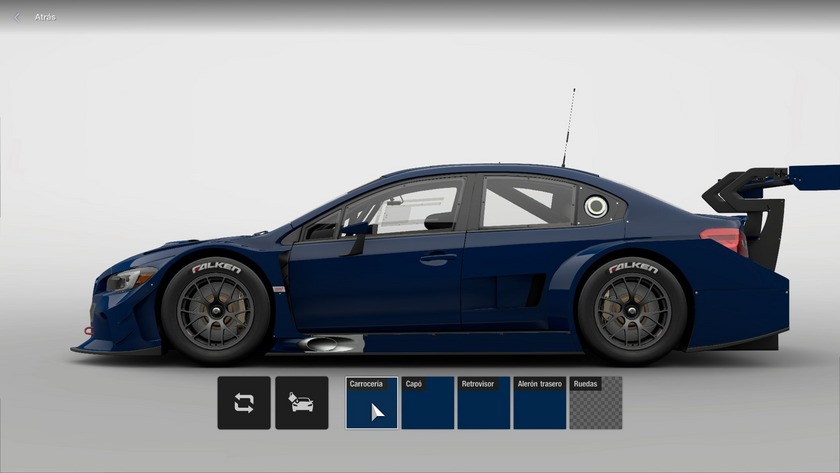Select the Carrocería color swatch
Image resolution: width=840 pixels, height=473 pixels.
pyautogui.click(x=372, y=403)
